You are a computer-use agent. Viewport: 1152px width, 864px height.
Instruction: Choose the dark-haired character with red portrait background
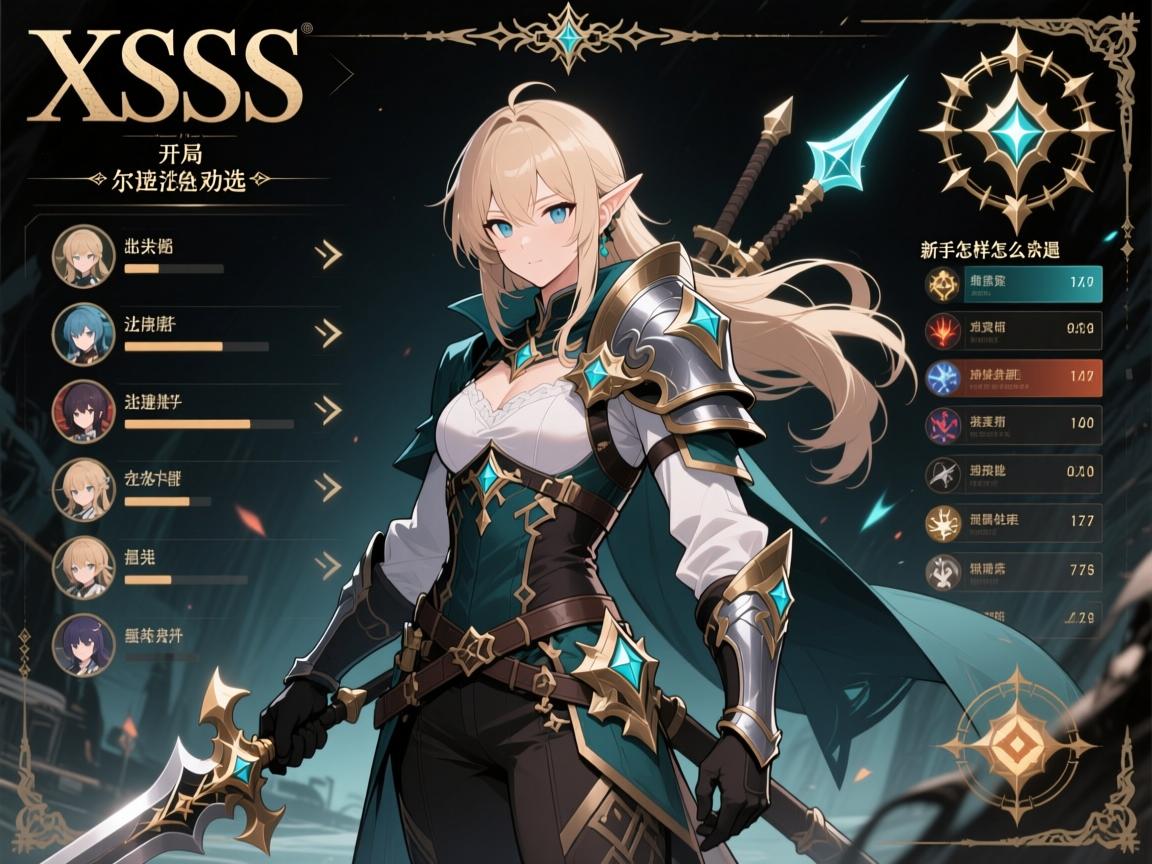[x=83, y=410]
